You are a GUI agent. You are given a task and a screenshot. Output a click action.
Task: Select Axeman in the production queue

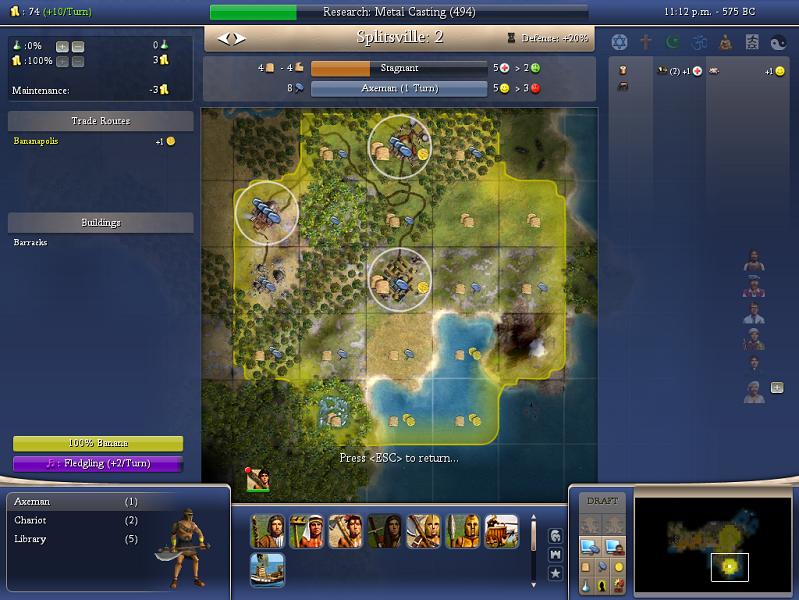click(32, 501)
